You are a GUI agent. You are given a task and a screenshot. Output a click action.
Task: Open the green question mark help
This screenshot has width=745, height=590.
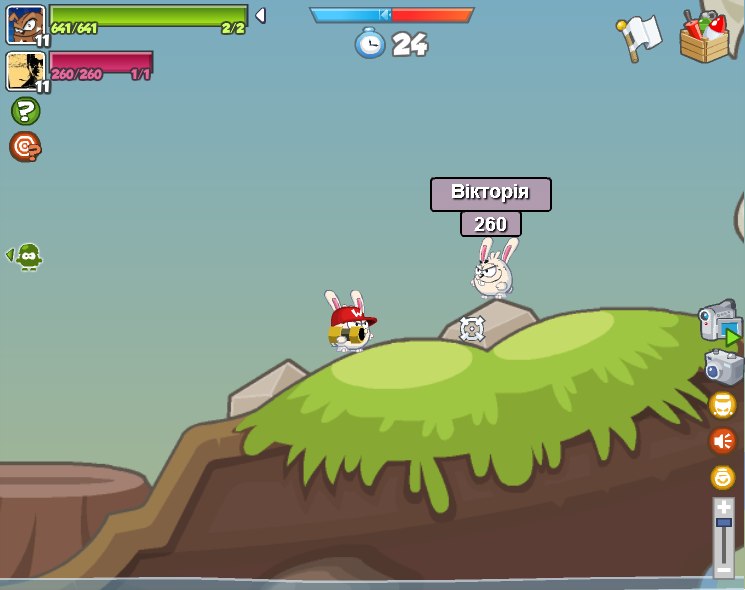point(25,111)
